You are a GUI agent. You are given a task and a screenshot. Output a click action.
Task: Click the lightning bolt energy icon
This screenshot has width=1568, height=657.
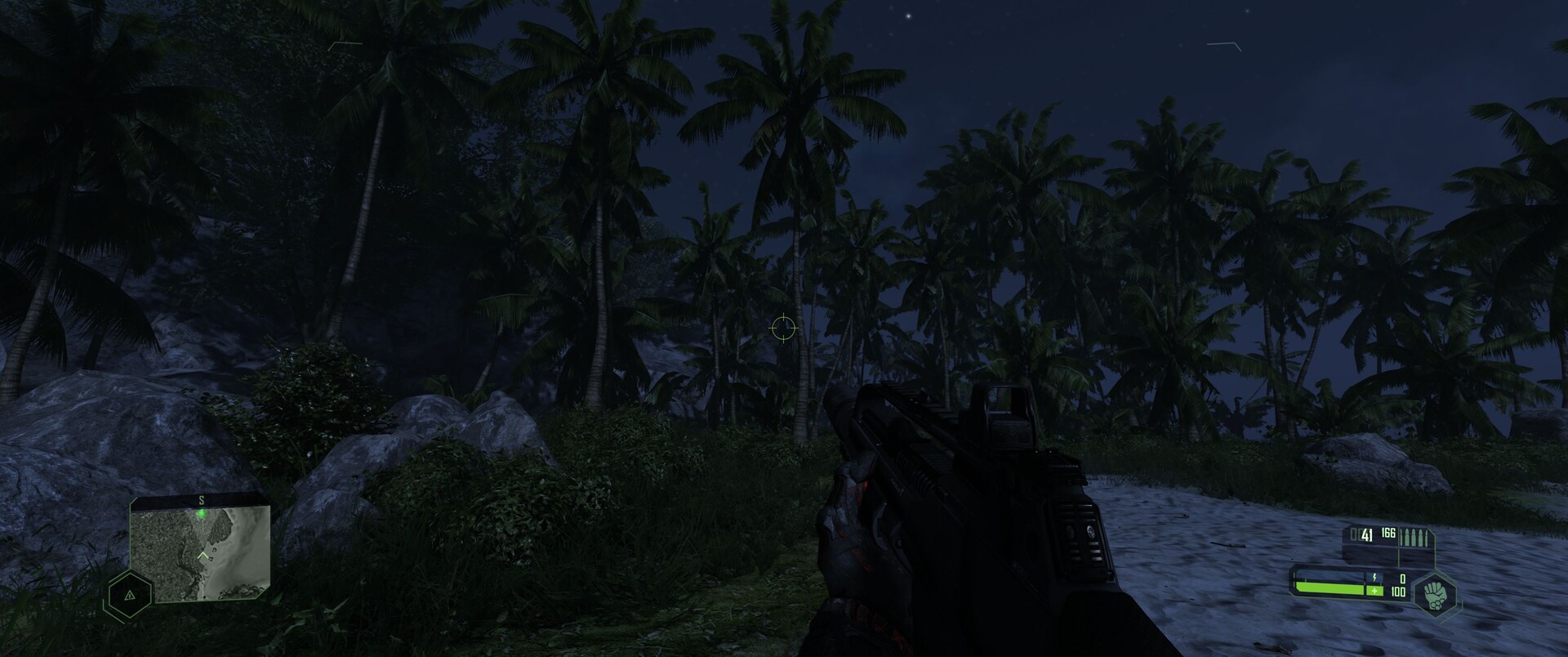[1374, 578]
